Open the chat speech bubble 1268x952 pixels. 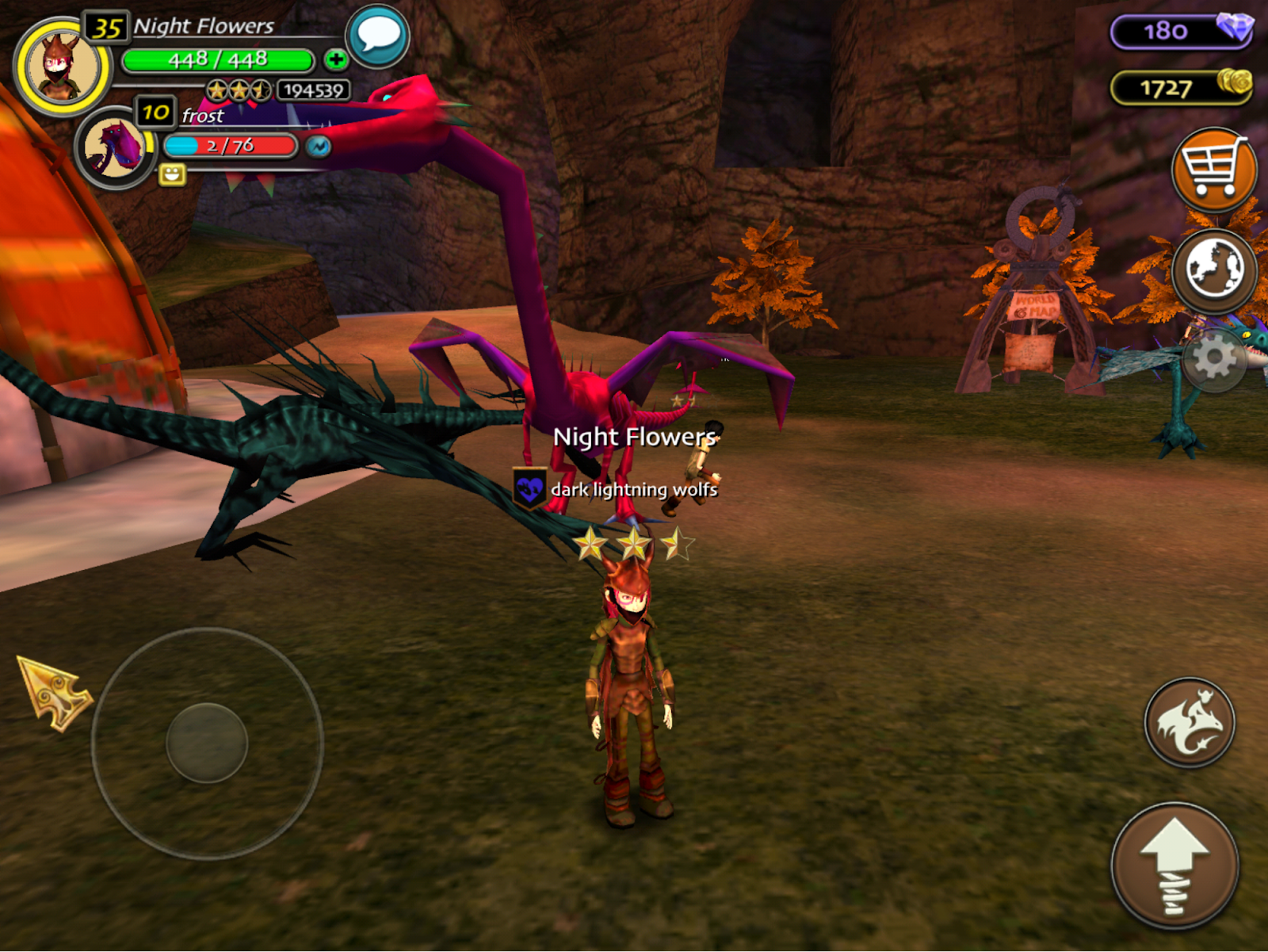(x=378, y=36)
